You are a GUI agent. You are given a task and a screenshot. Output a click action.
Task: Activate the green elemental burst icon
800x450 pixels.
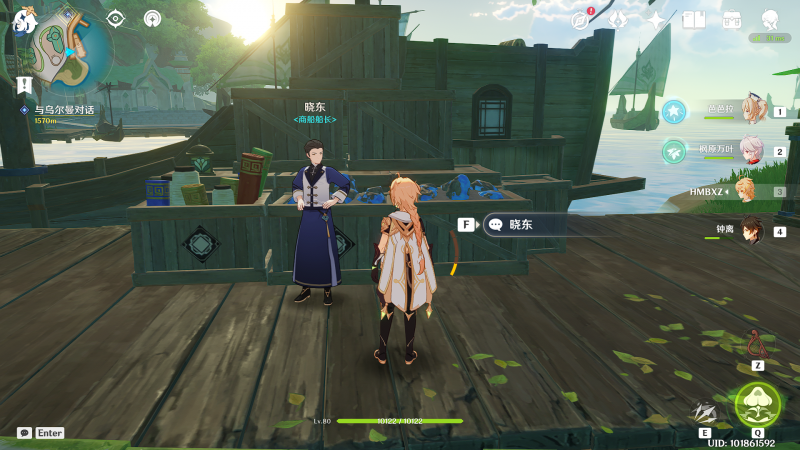pyautogui.click(x=757, y=403)
